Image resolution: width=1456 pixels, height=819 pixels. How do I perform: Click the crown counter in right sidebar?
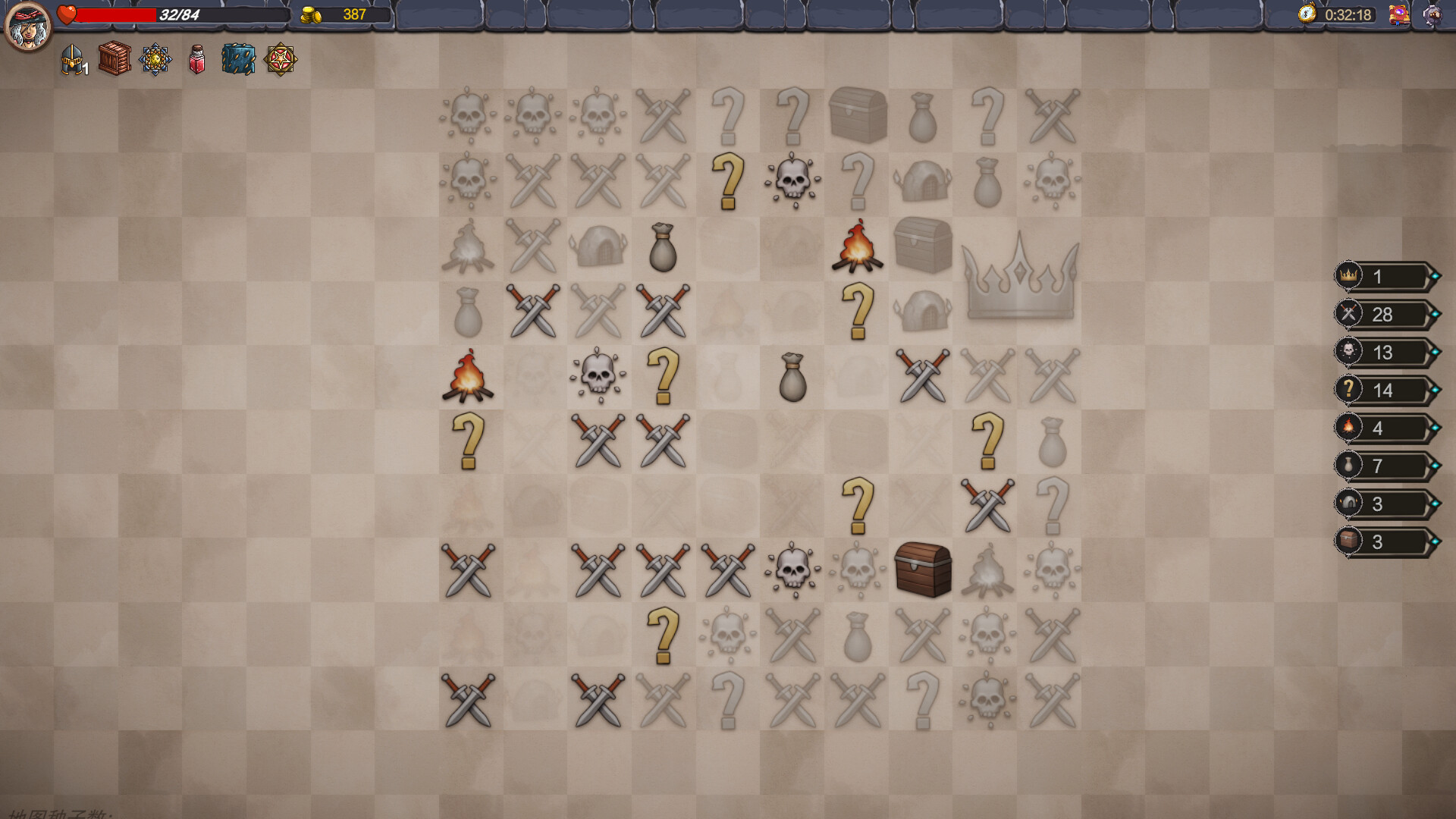point(1384,276)
